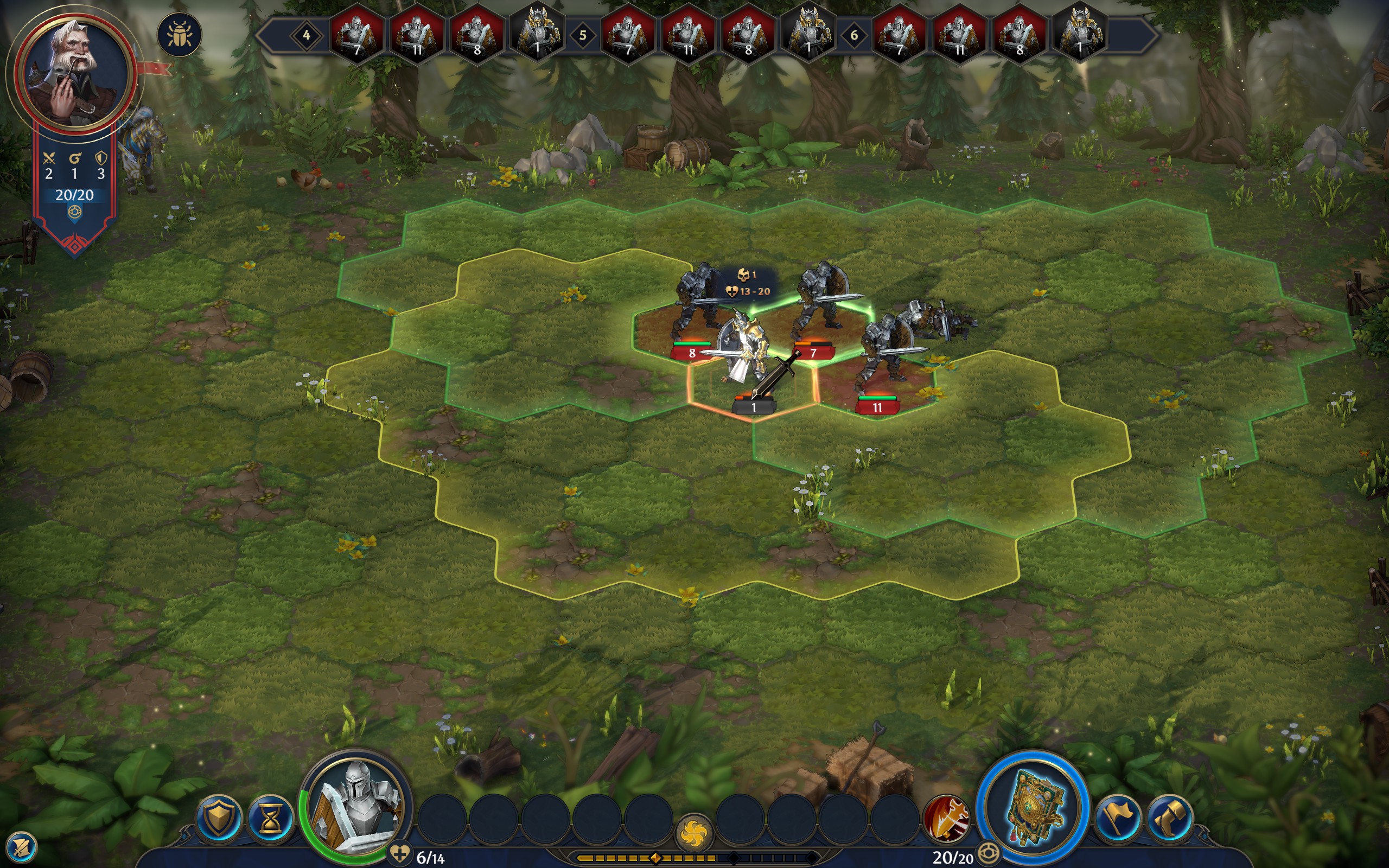Select the active knight unit portrait
The height and width of the screenshot is (868, 1389).
356,807
